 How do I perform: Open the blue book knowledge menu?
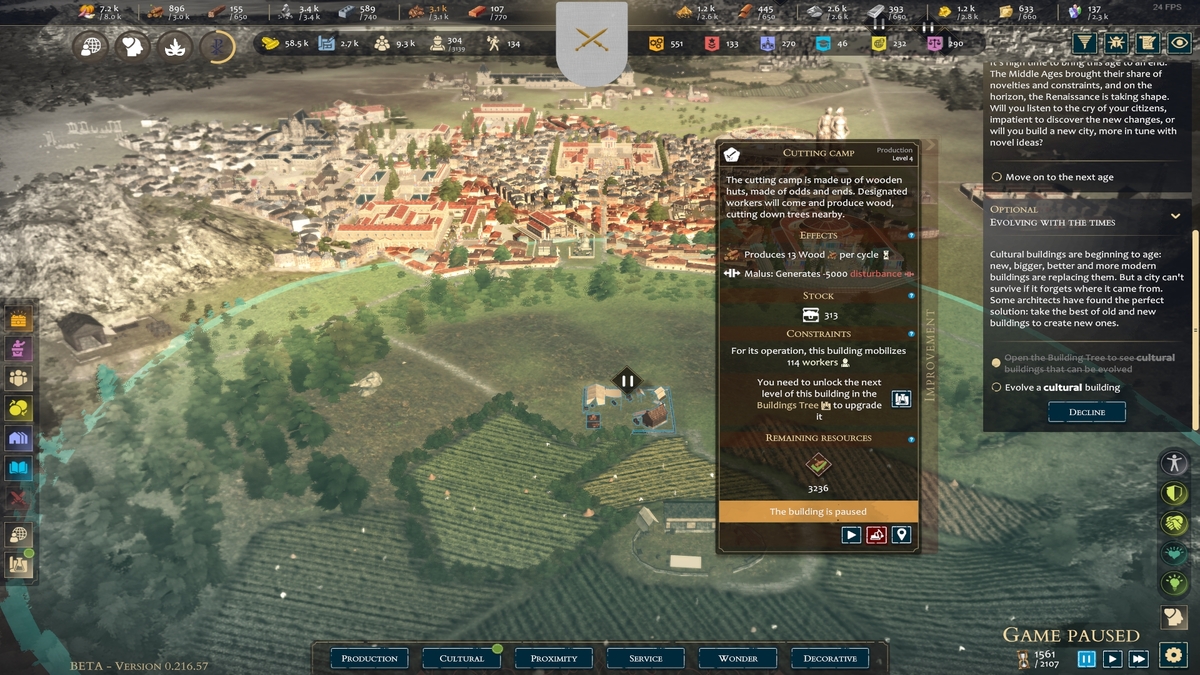point(20,467)
